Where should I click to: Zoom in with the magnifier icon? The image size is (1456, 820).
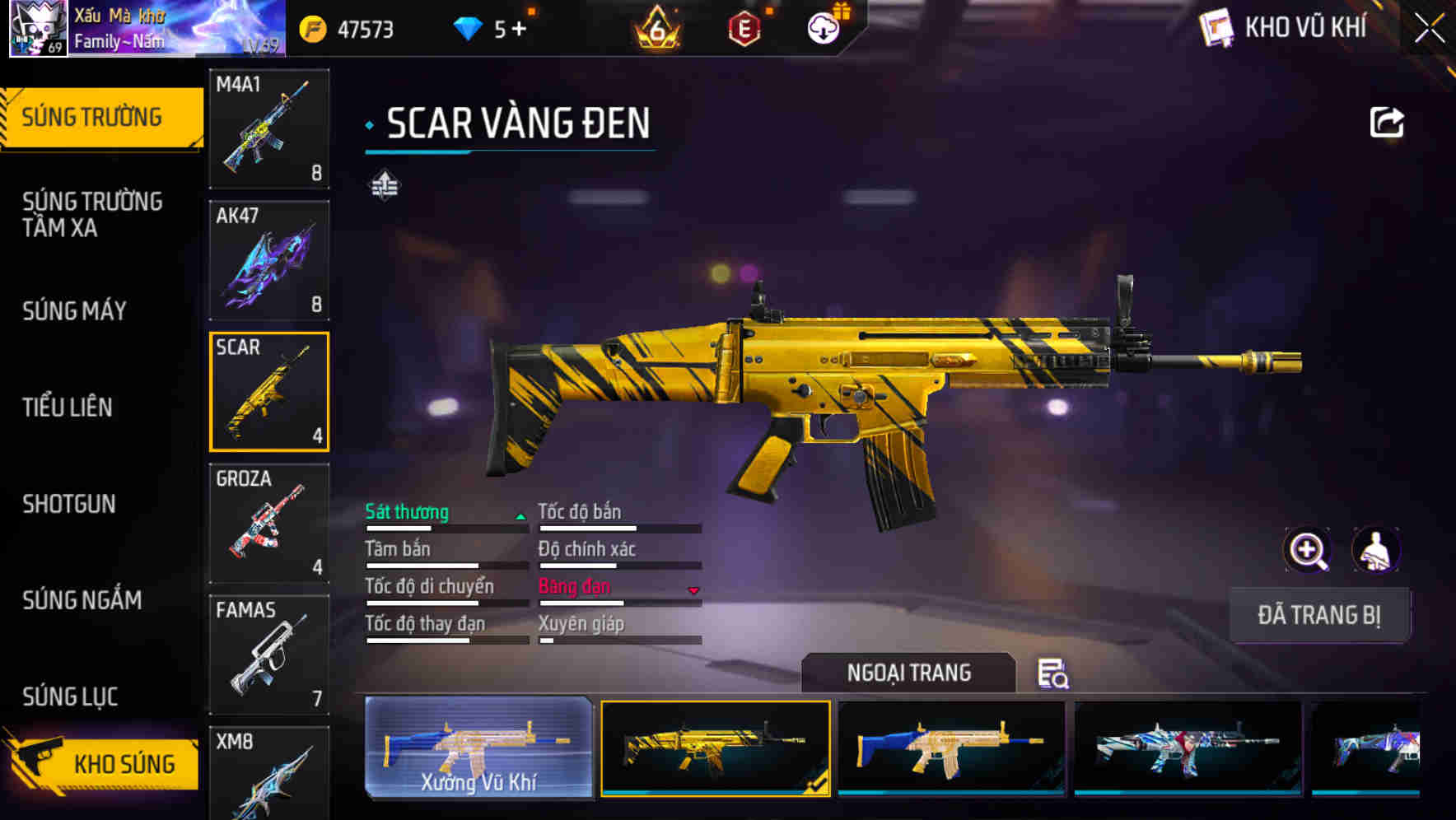click(x=1307, y=550)
